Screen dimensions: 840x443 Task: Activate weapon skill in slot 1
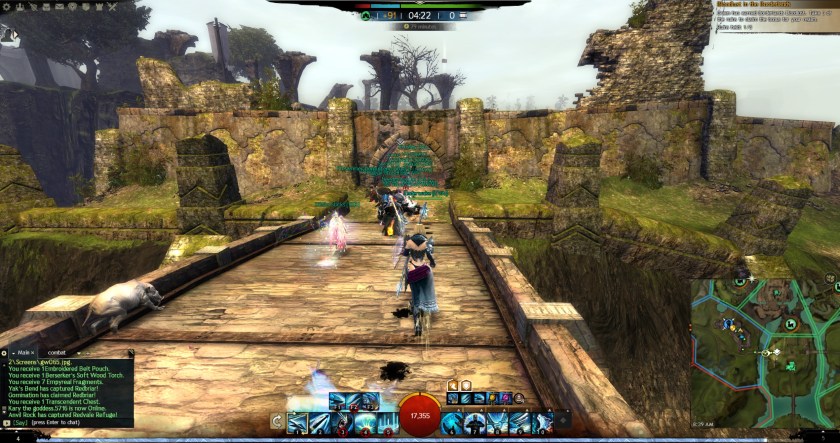[x=299, y=423]
